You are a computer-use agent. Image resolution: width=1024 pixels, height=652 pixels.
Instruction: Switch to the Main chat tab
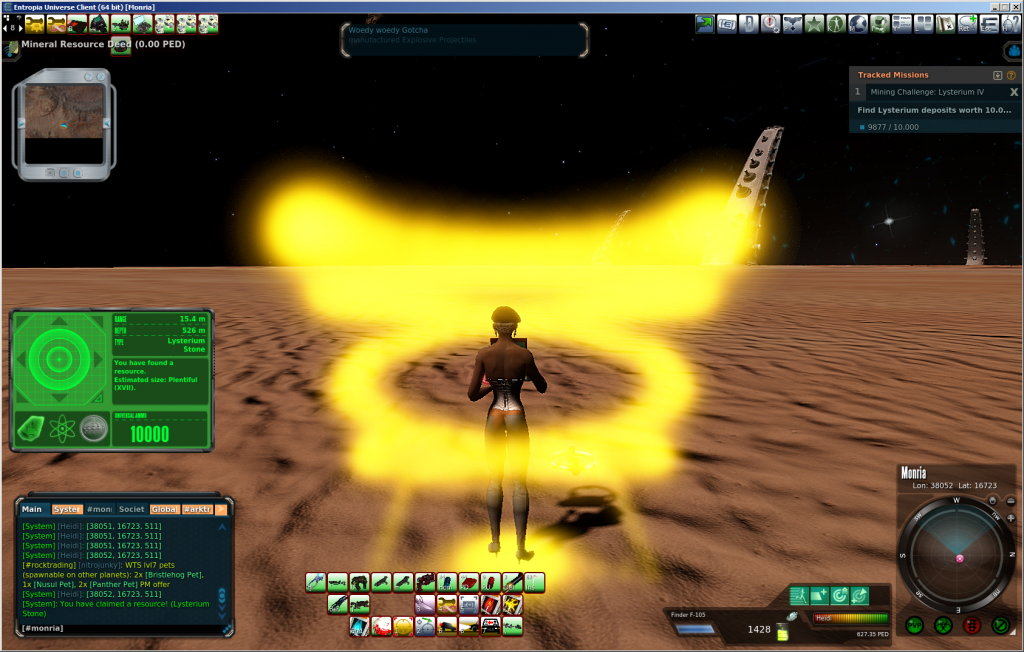click(31, 509)
